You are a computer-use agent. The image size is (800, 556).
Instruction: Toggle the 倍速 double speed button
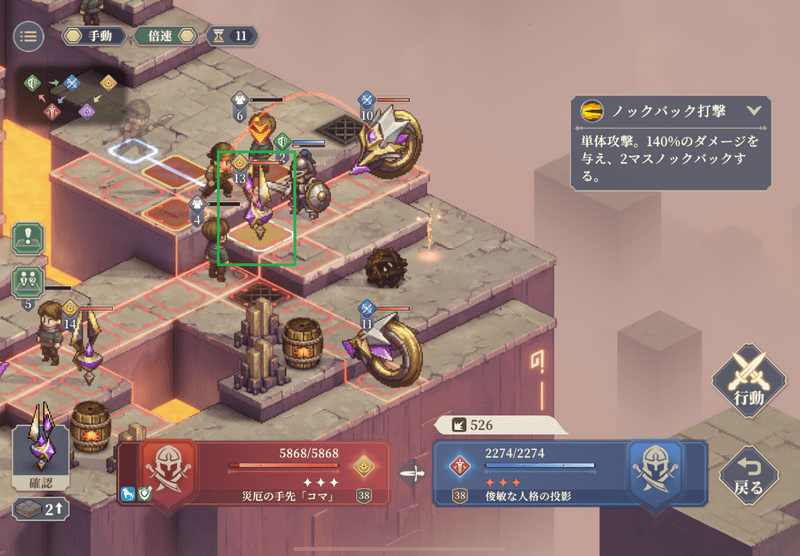point(165,36)
